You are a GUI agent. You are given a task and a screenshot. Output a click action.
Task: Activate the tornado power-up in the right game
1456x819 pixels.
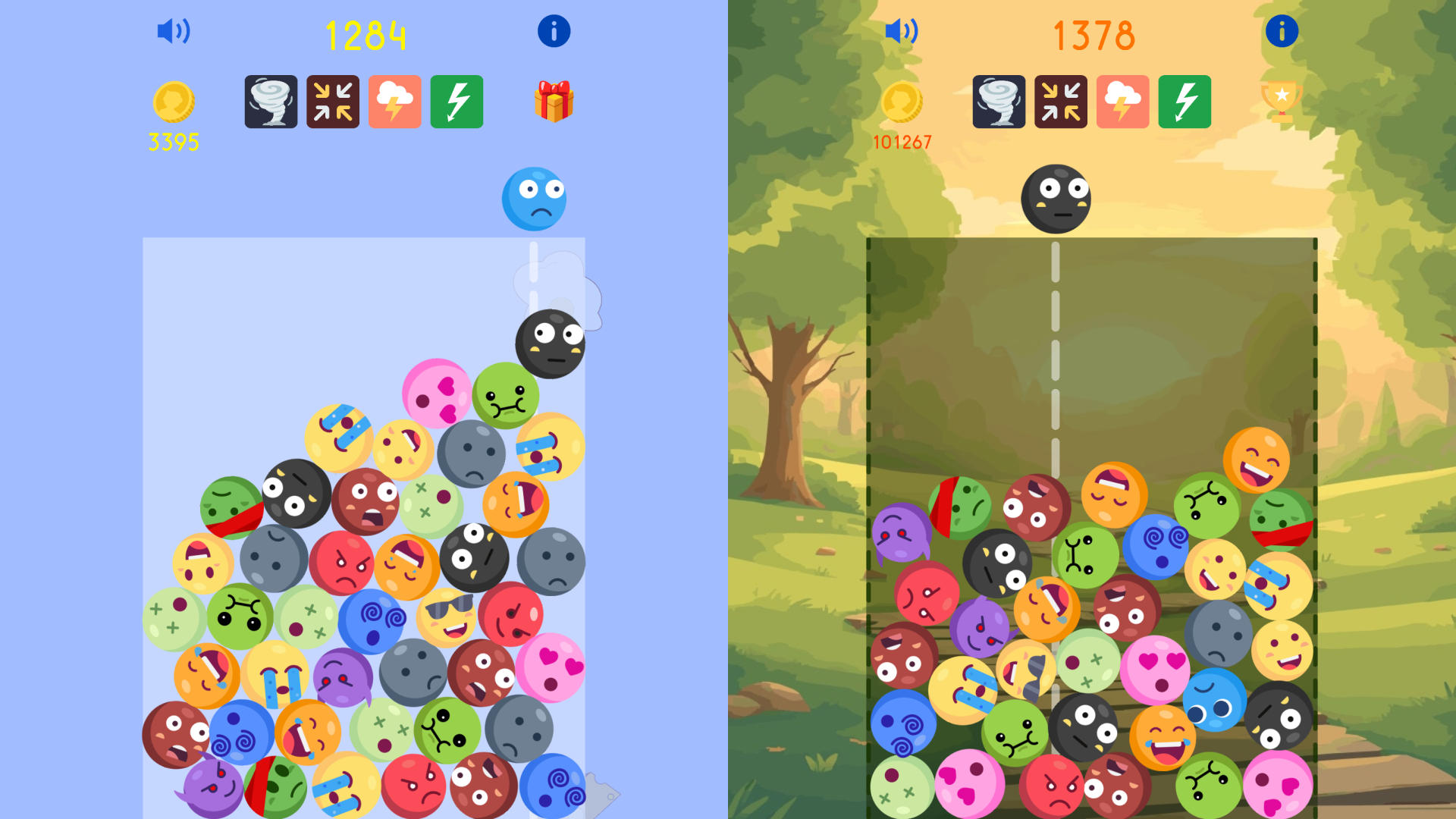[999, 102]
